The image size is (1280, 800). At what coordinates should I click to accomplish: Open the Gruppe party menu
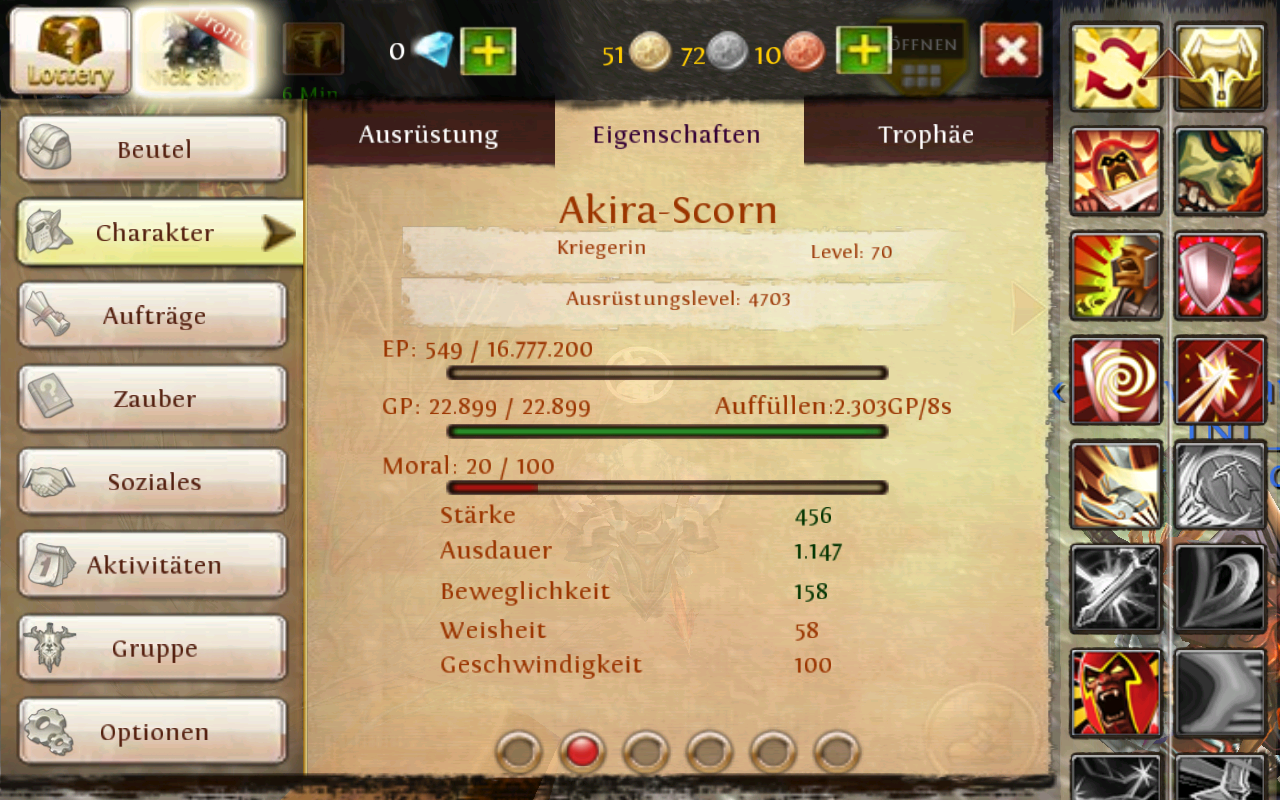point(153,648)
